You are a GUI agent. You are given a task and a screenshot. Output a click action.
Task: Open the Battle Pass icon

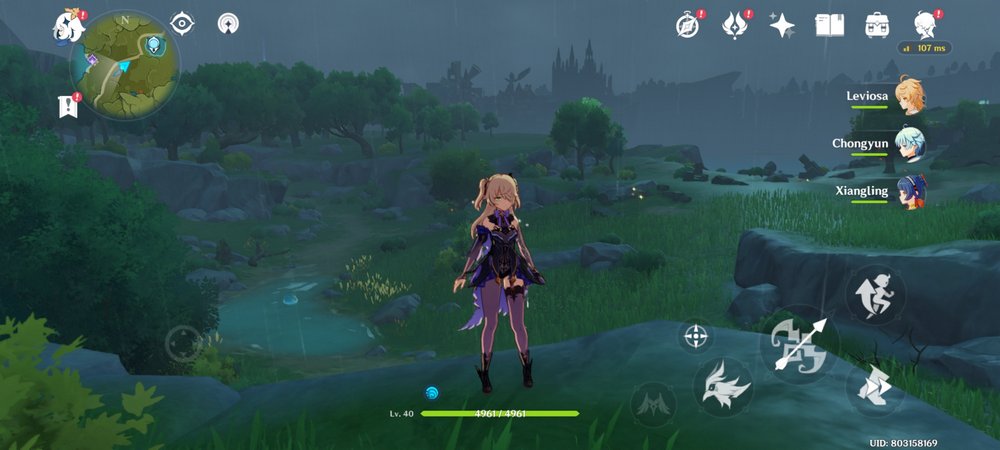pos(736,25)
